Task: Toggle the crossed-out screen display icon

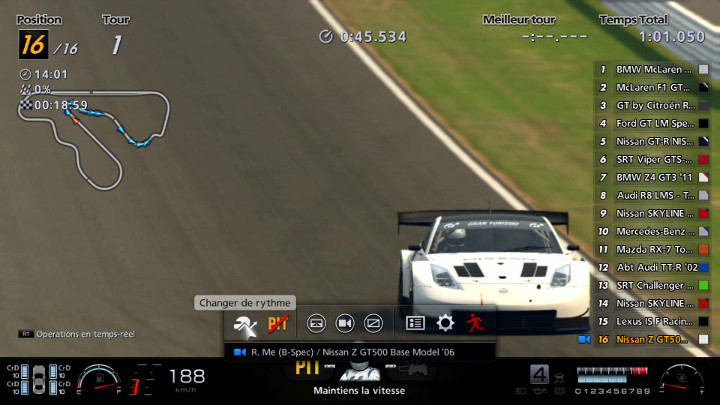Action: coord(374,323)
